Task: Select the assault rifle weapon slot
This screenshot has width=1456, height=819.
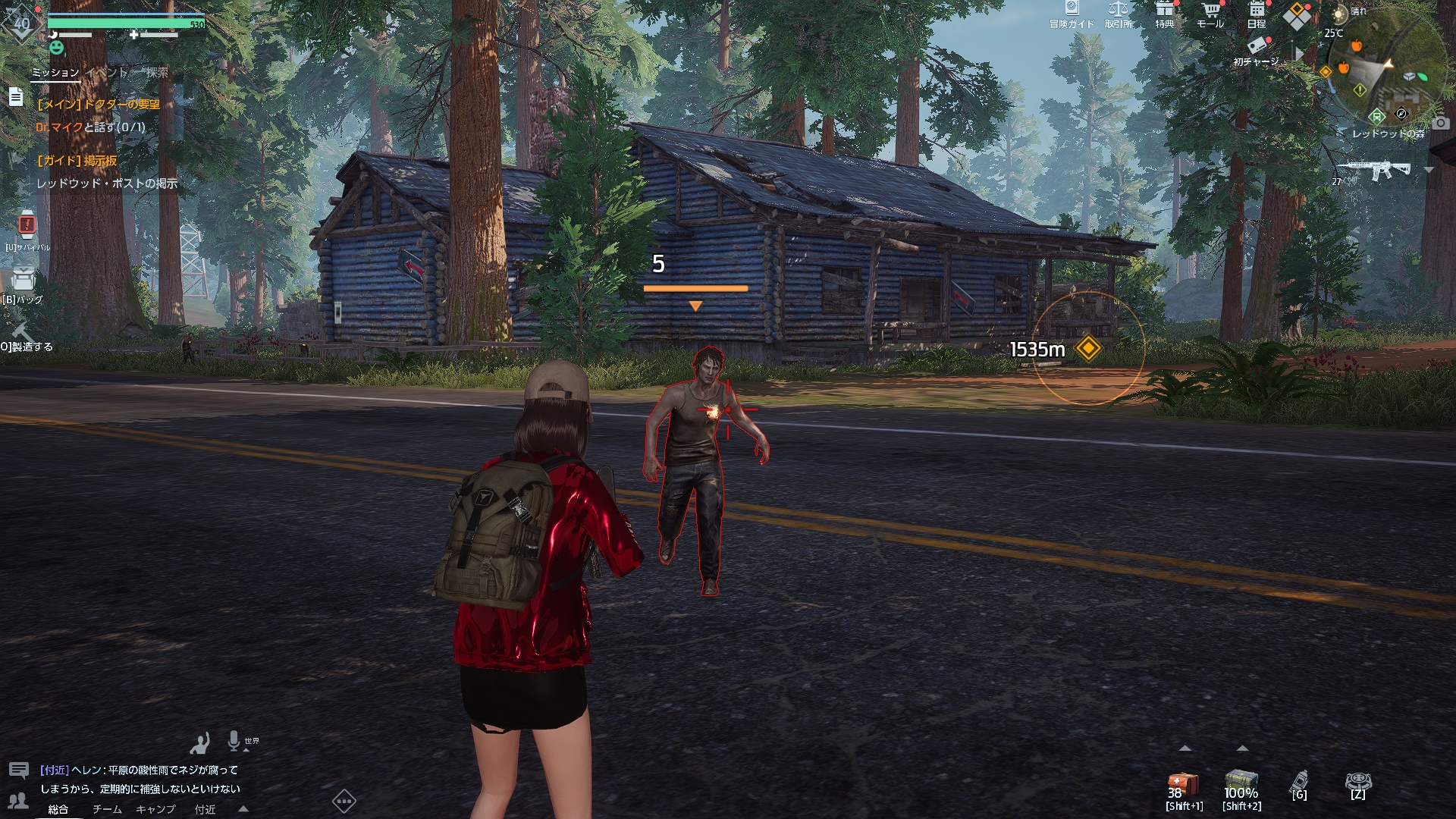Action: (1374, 170)
